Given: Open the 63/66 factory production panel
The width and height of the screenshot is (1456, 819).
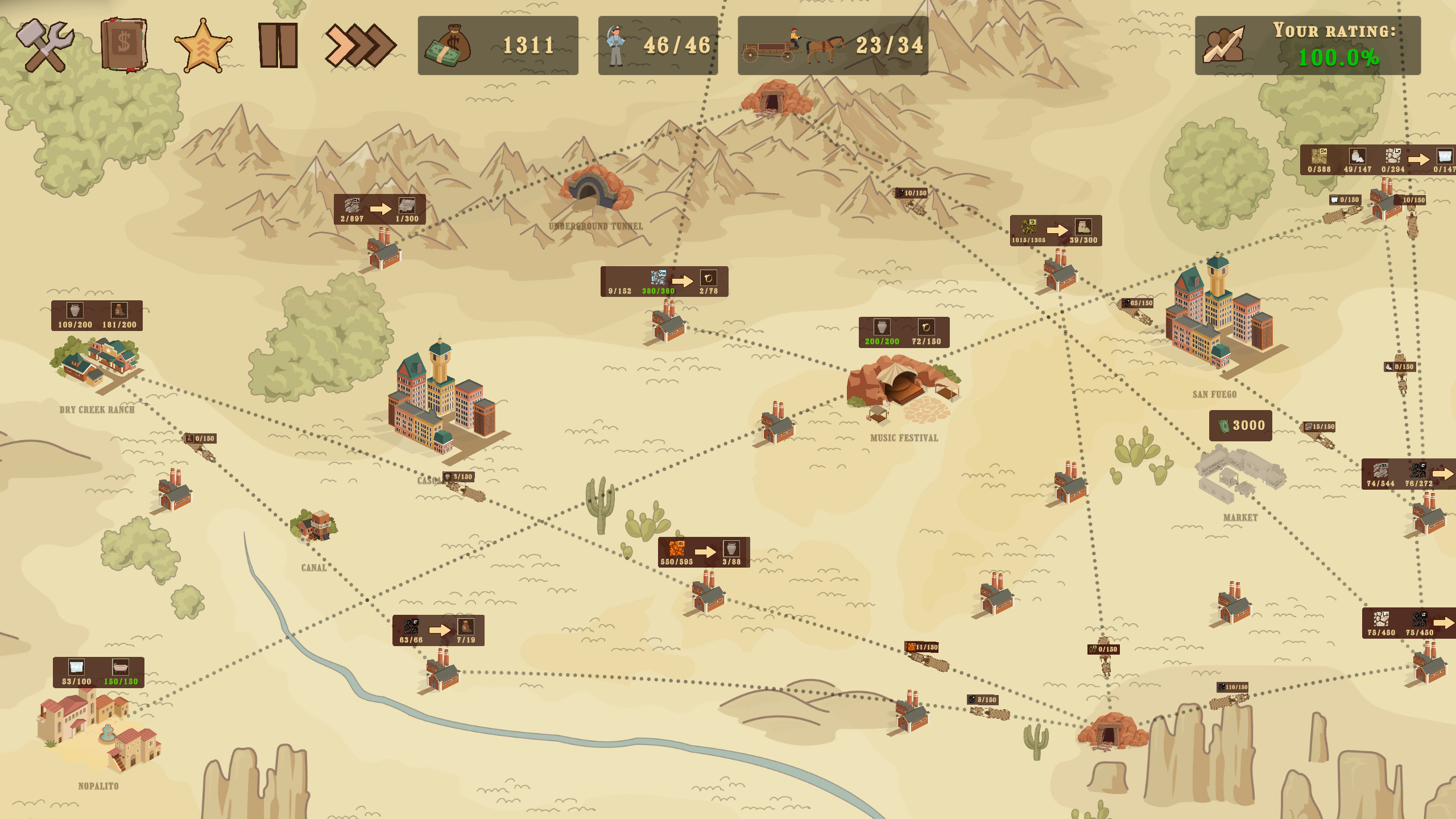Looking at the screenshot, I should pyautogui.click(x=438, y=630).
